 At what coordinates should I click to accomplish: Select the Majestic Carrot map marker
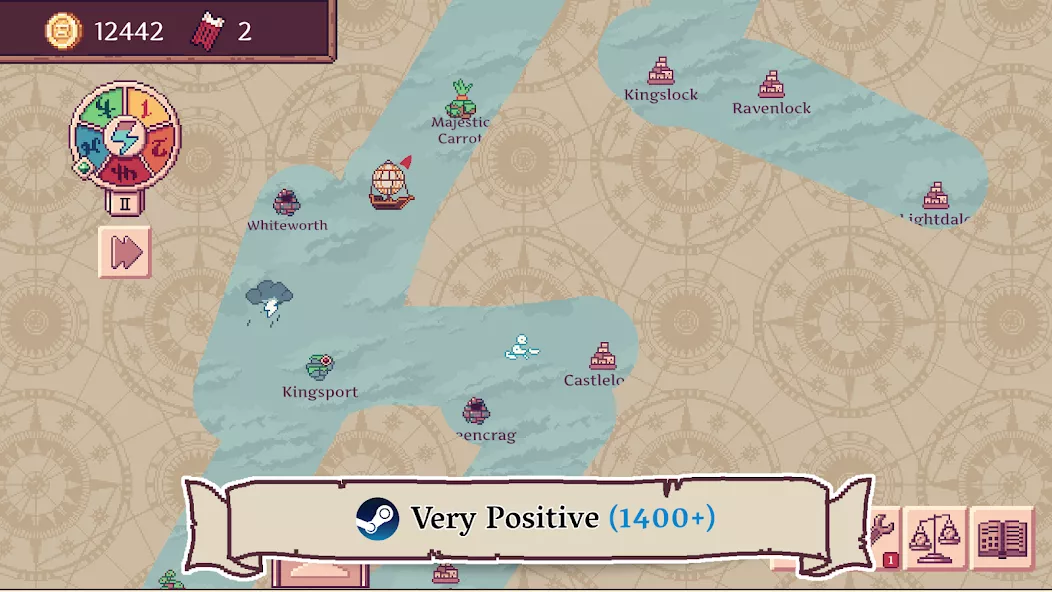click(x=461, y=100)
